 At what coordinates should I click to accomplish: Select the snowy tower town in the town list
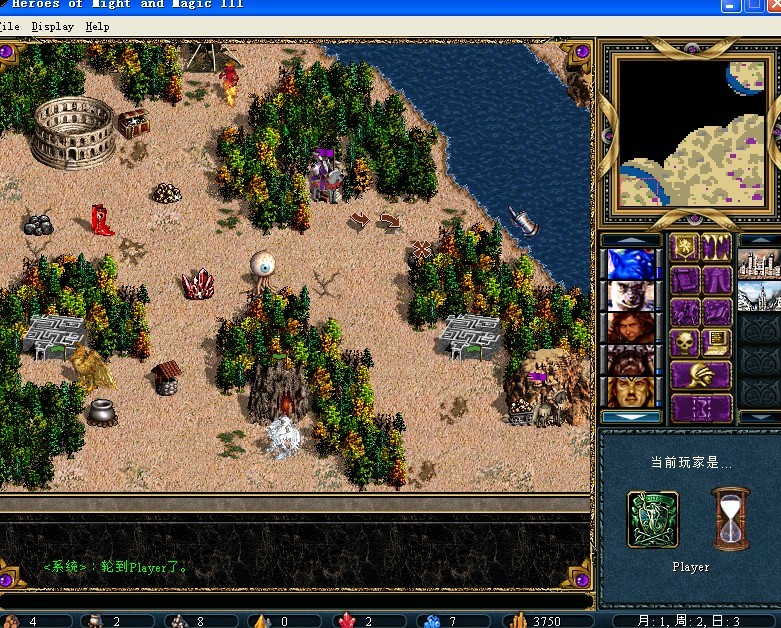tap(758, 296)
